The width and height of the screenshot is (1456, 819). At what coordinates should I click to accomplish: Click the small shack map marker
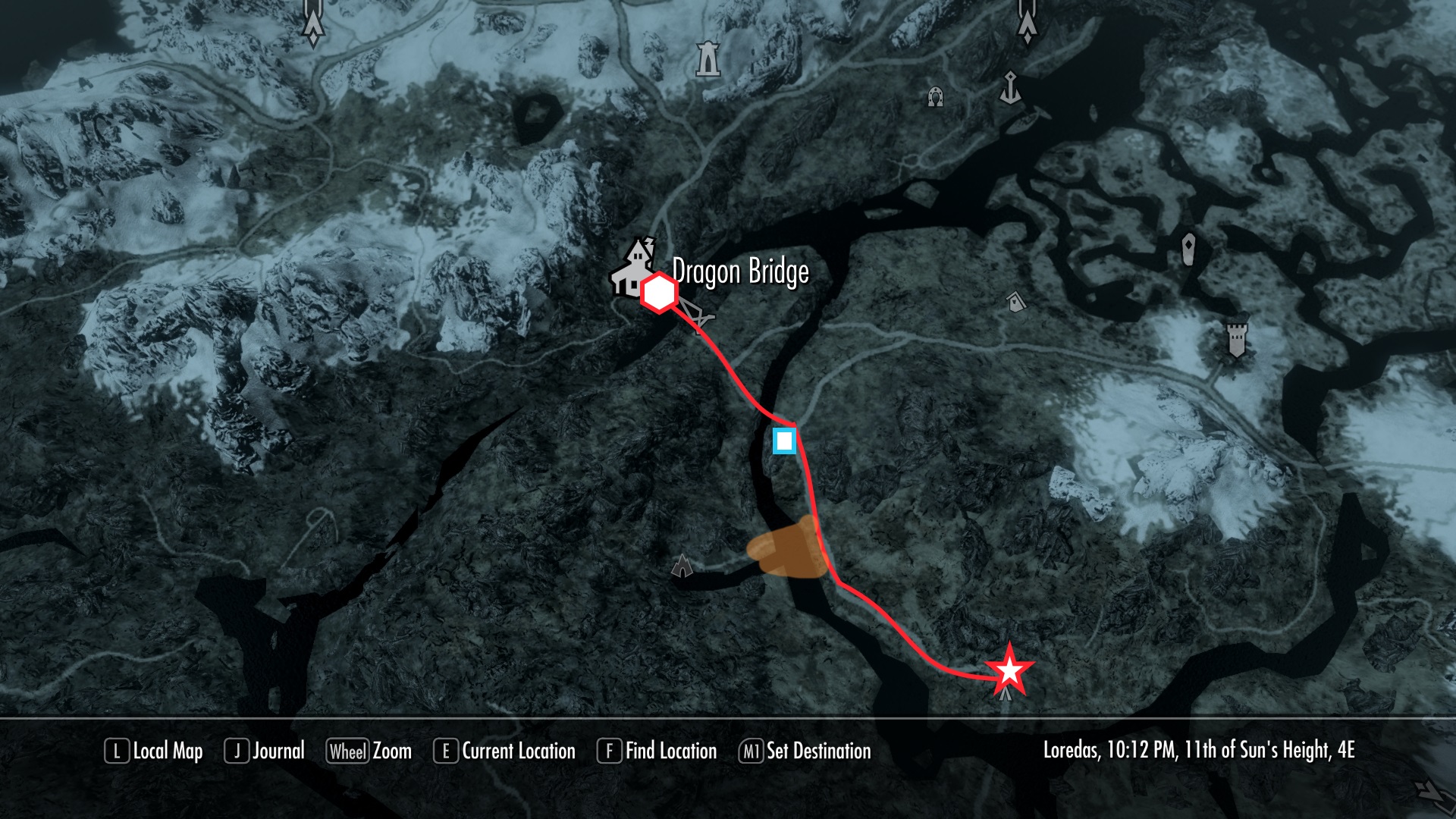(x=1015, y=302)
